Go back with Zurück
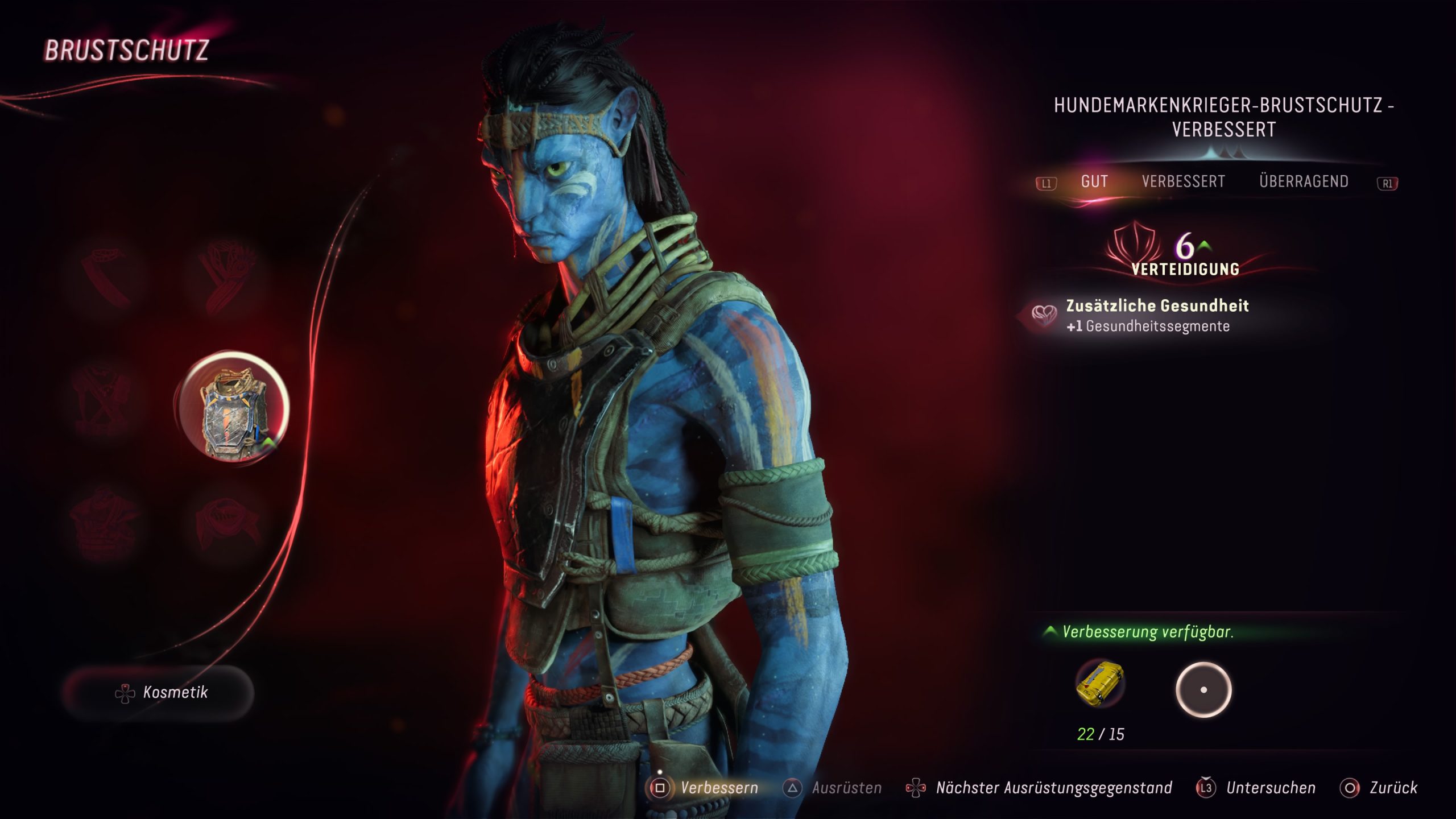 point(1379,788)
